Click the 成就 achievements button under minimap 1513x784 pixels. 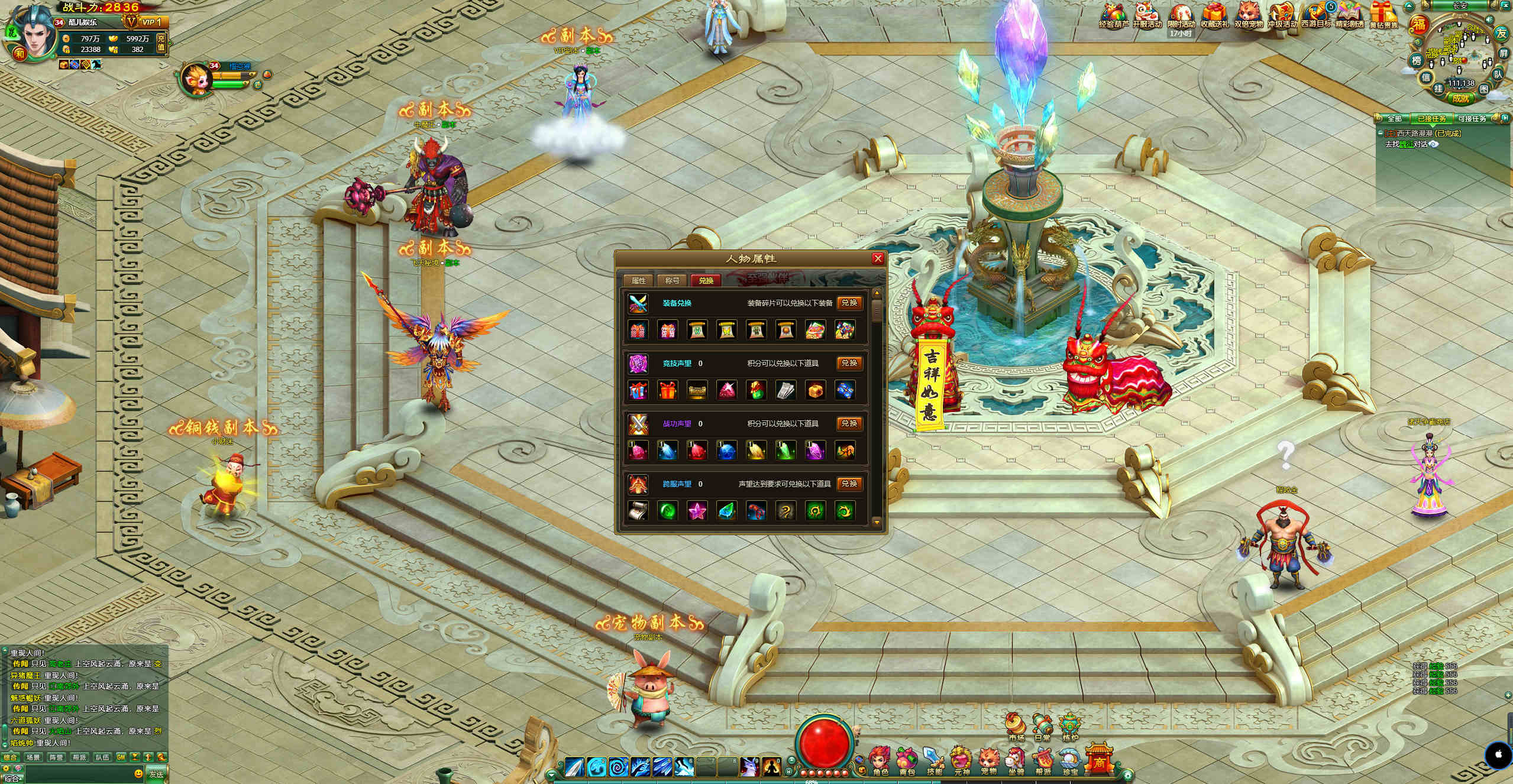point(1460,98)
